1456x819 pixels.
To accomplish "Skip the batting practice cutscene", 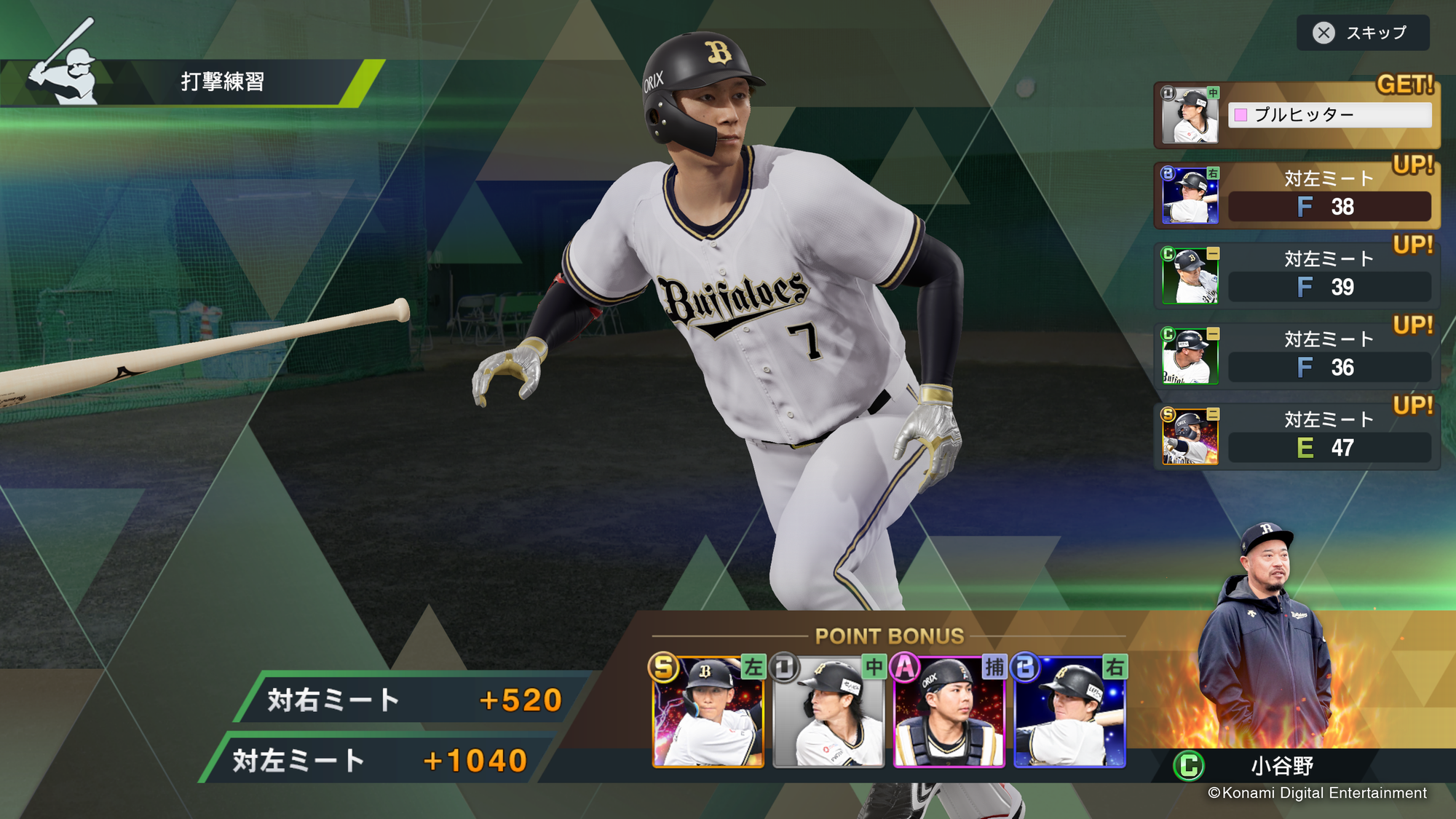I will coord(1362,33).
